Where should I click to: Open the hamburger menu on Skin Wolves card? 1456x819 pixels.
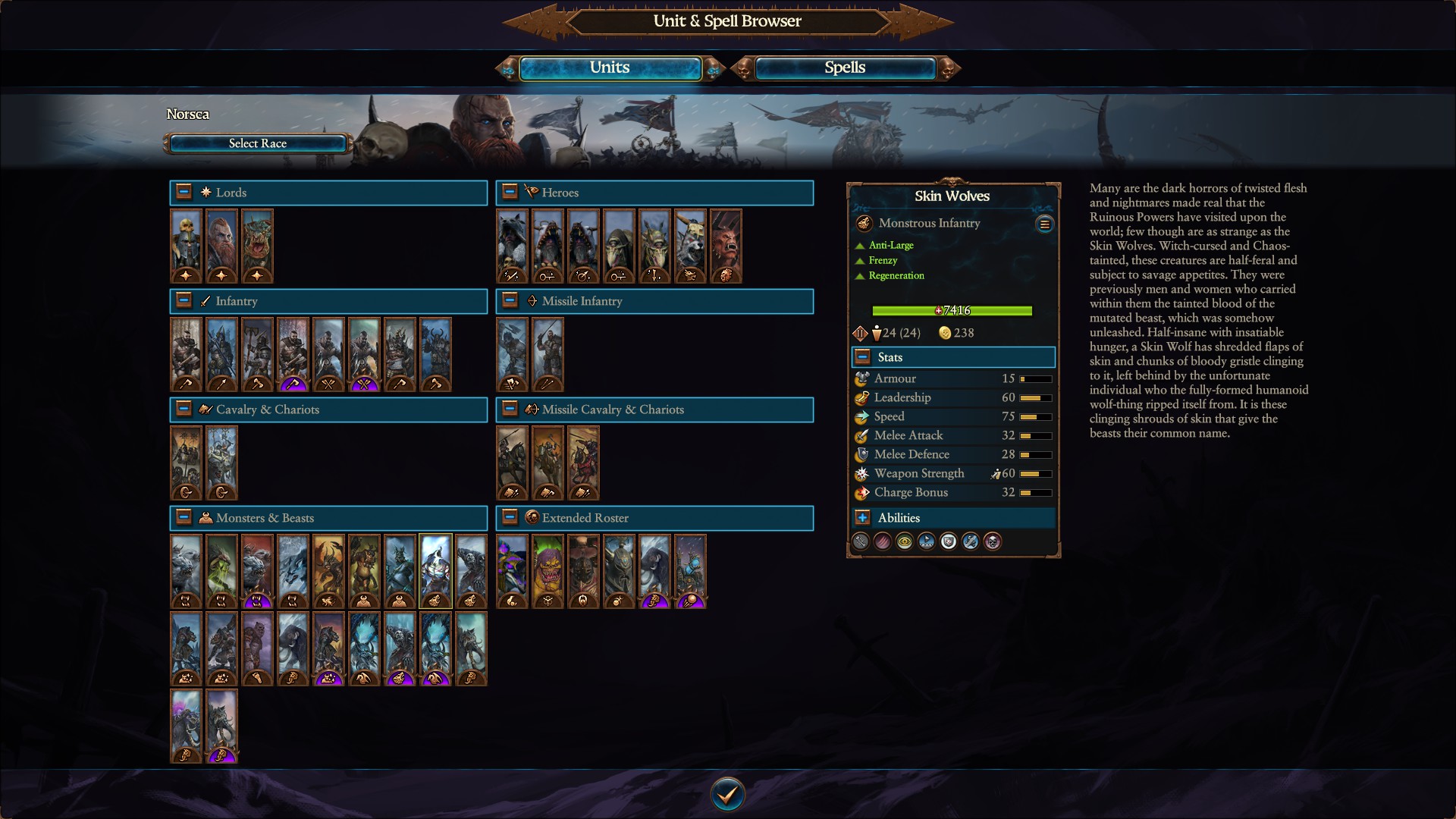pyautogui.click(x=1044, y=224)
